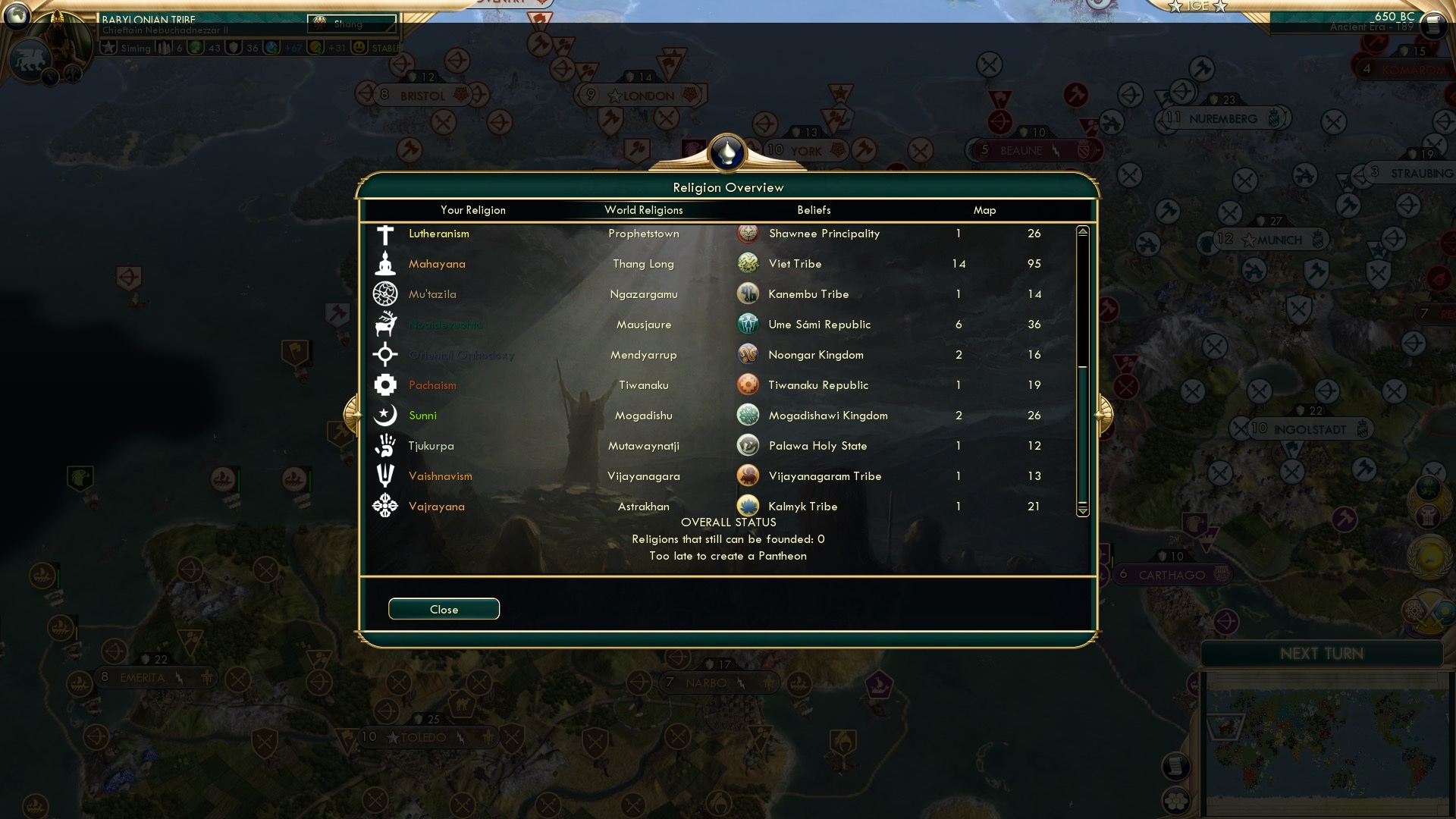The image size is (1456, 819).
Task: Click the Vaishnavism religion icon
Action: [x=386, y=476]
